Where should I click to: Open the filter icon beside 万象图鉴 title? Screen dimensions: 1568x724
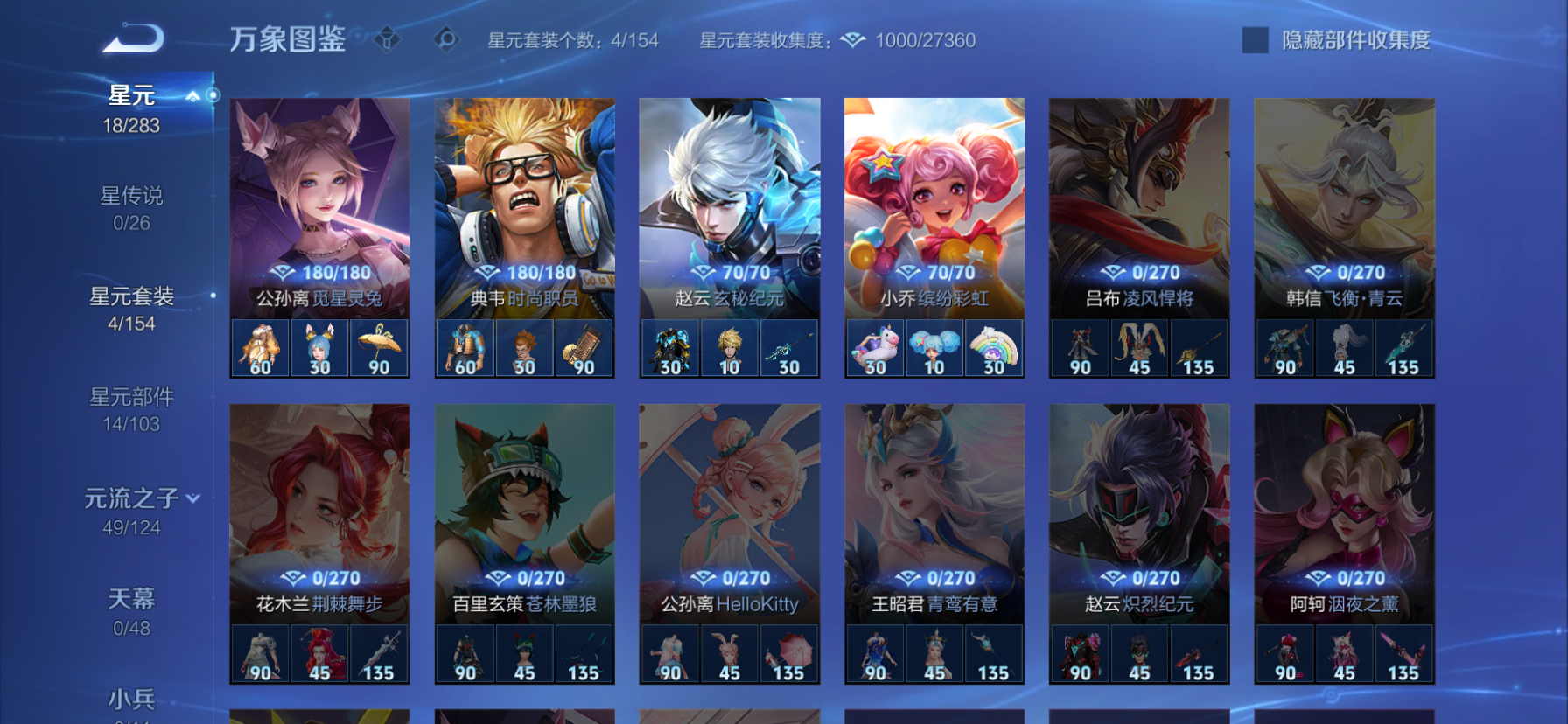(x=385, y=39)
